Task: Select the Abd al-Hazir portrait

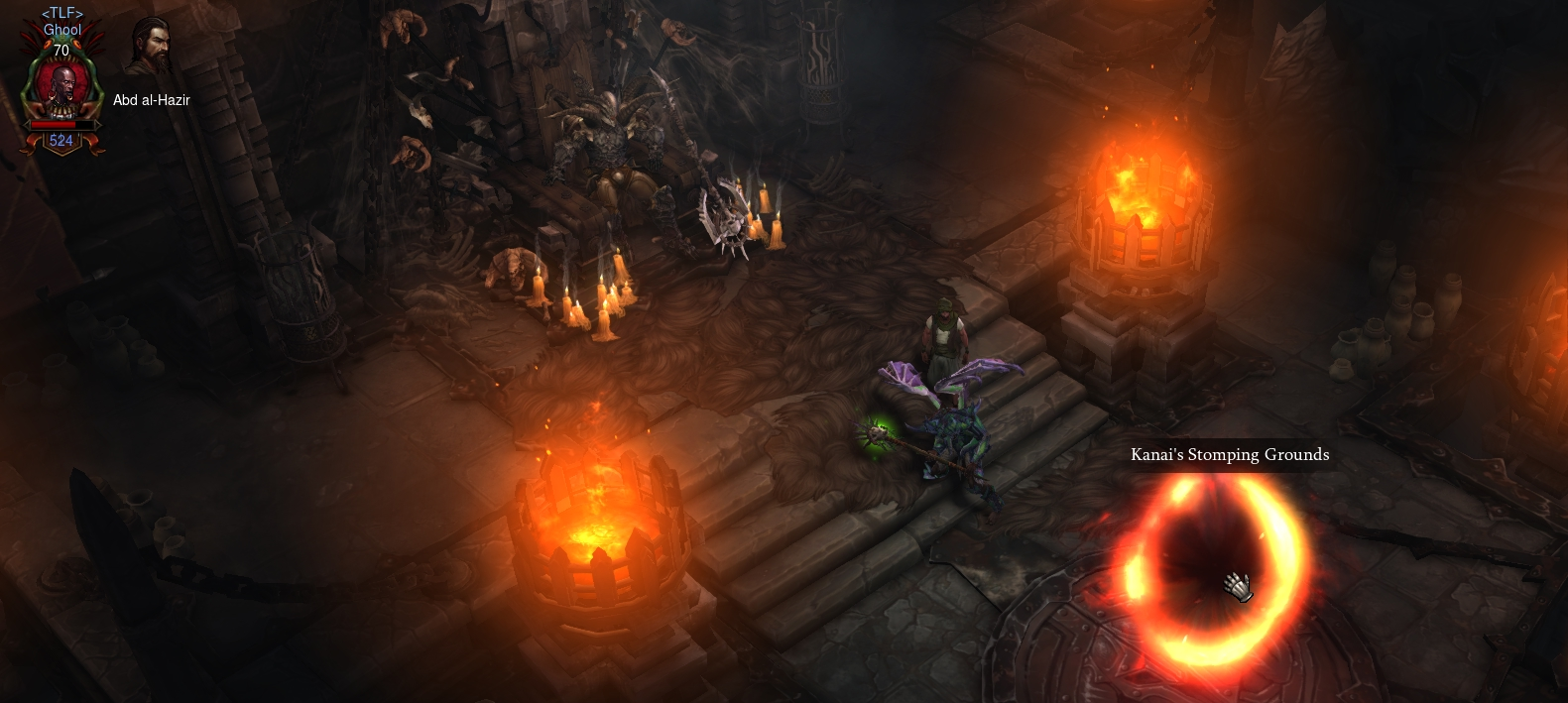Action: point(152,48)
